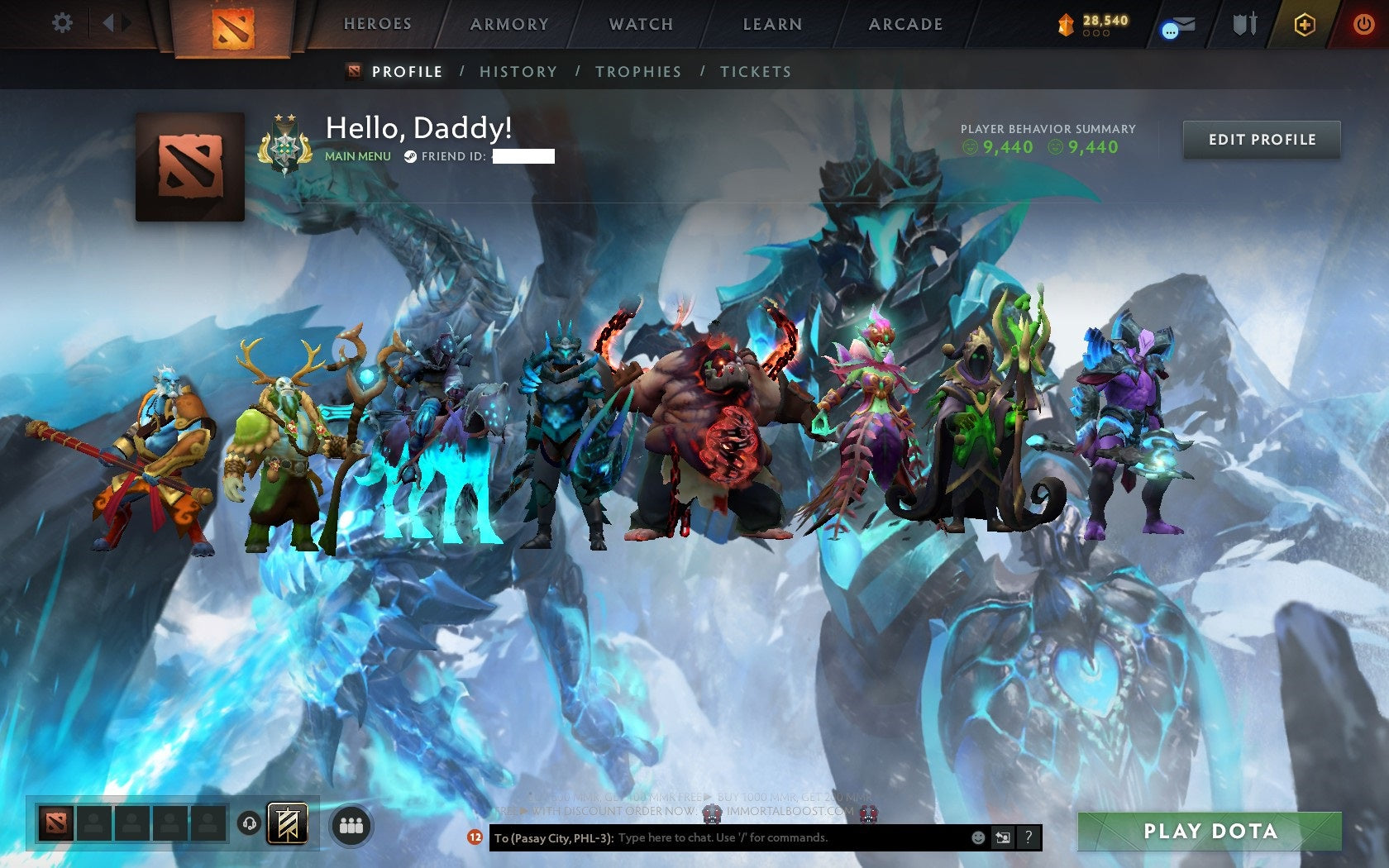Open the emoticon picker in chat

(x=977, y=837)
